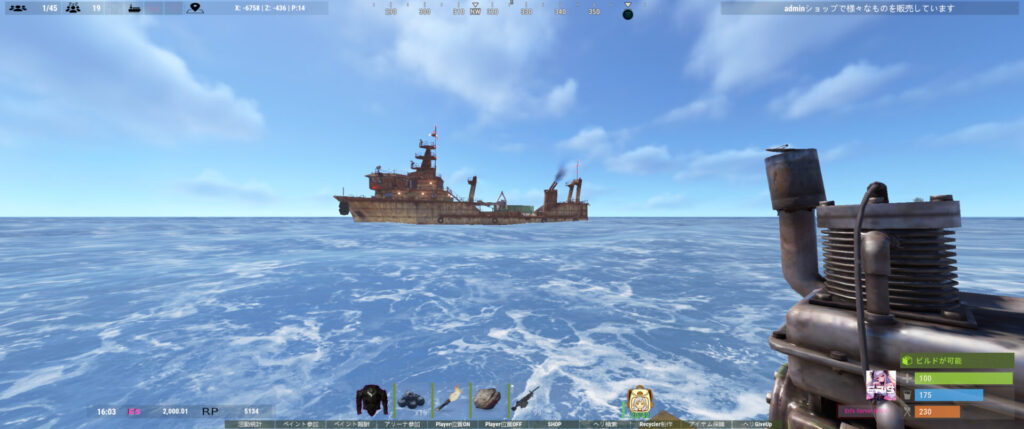Click the online players count icon
1024x429 pixels.
point(17,8)
